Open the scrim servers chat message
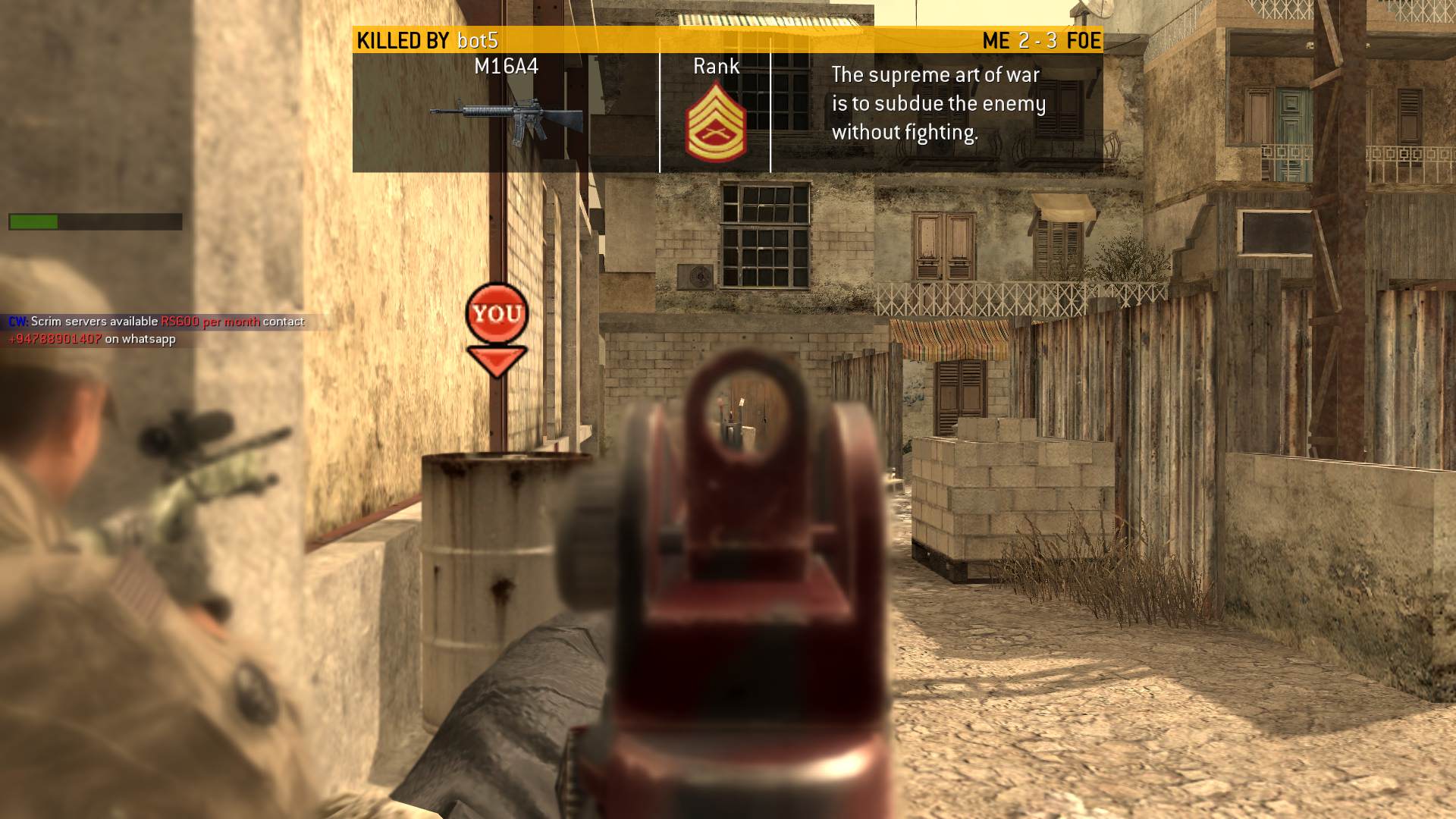This screenshot has height=819, width=1456. coord(155,330)
